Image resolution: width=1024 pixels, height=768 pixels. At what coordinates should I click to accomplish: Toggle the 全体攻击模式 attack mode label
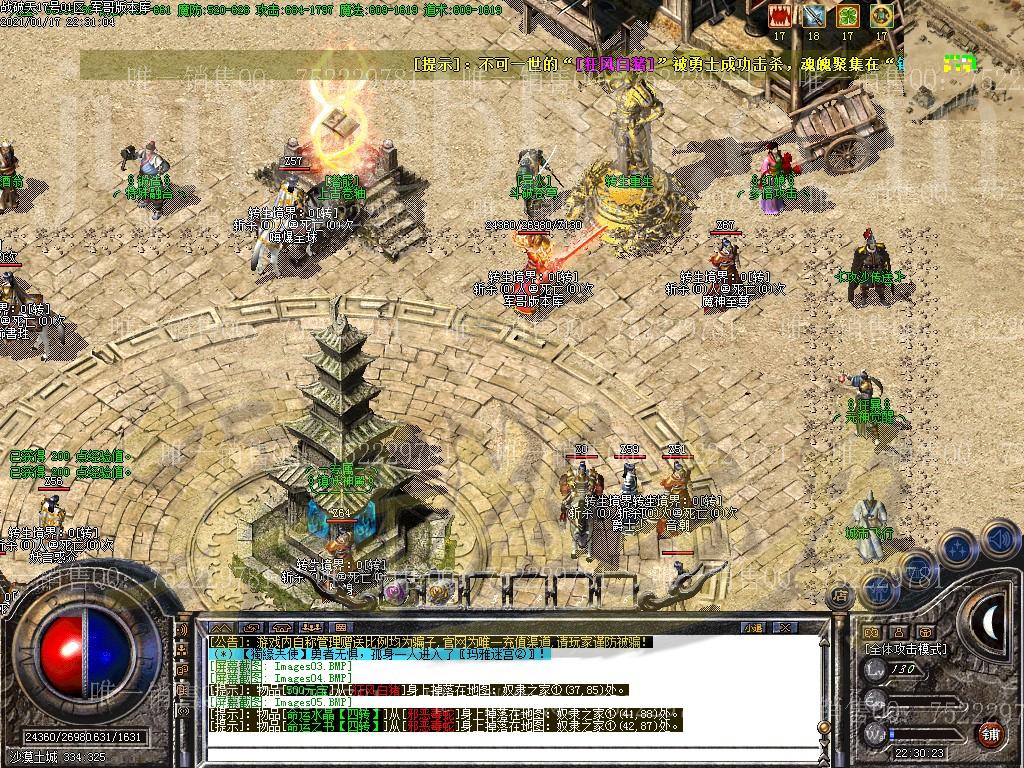pyautogui.click(x=906, y=649)
